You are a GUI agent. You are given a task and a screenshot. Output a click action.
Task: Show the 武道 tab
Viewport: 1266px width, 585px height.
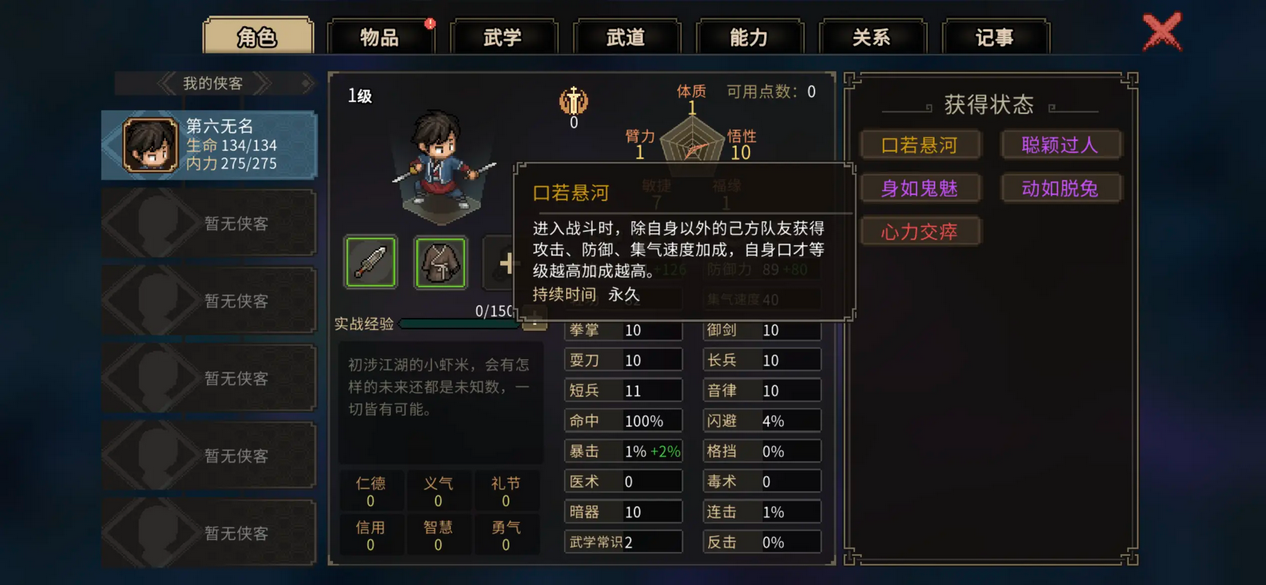(626, 38)
